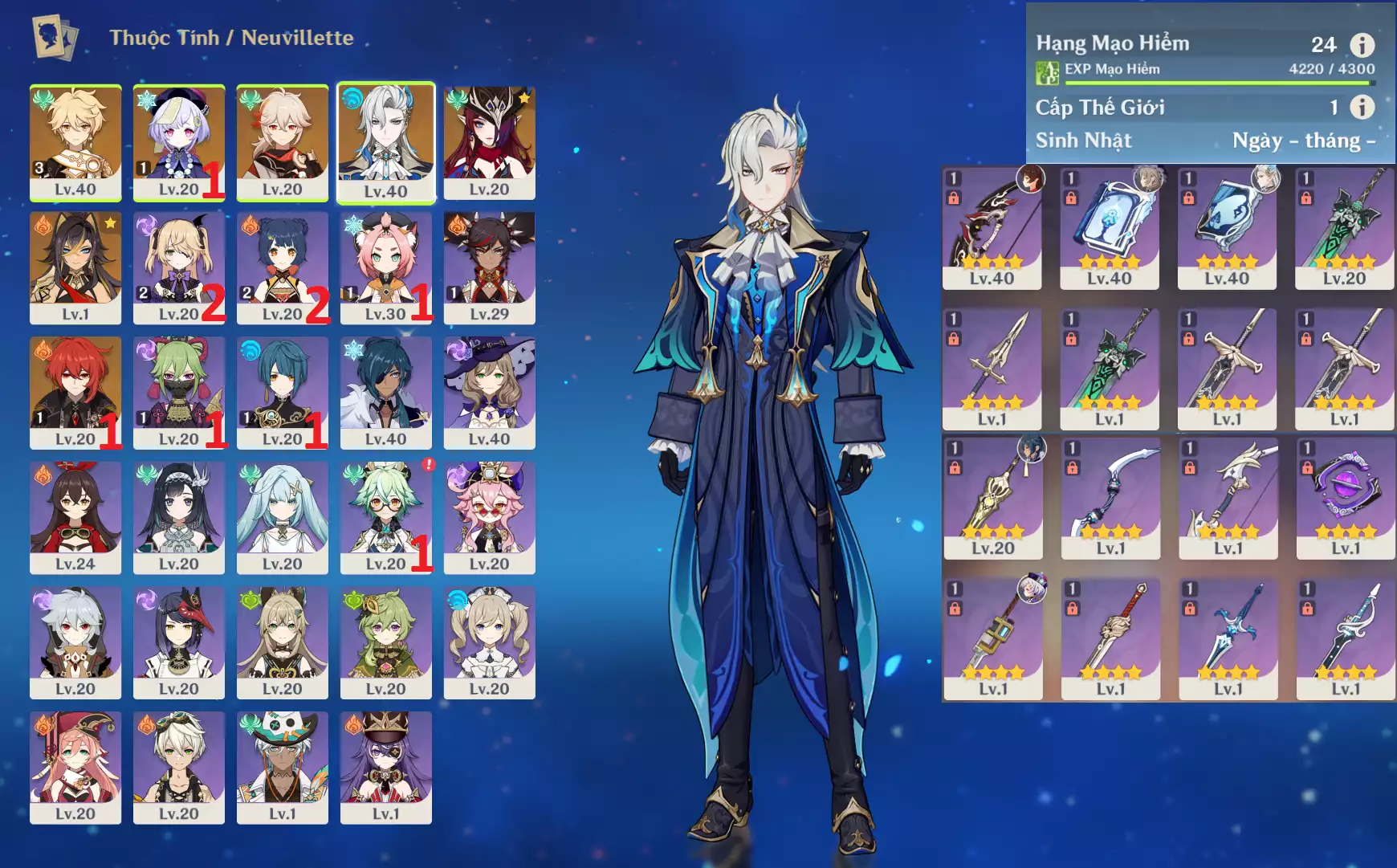1397x868 pixels.
Task: Choose Razor's character card
Action: [75, 642]
